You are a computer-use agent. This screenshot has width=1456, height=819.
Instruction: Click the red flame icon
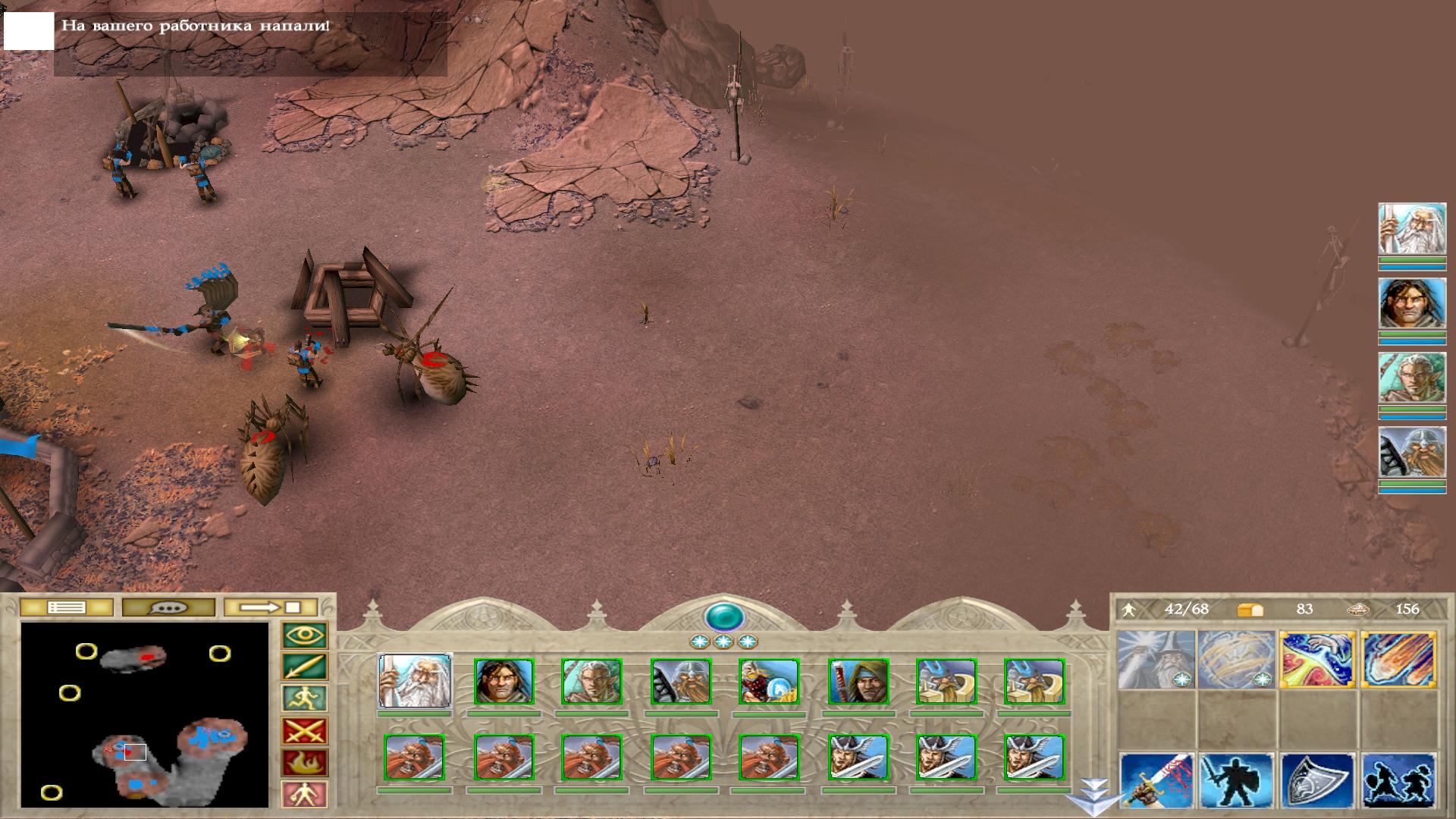pyautogui.click(x=304, y=763)
